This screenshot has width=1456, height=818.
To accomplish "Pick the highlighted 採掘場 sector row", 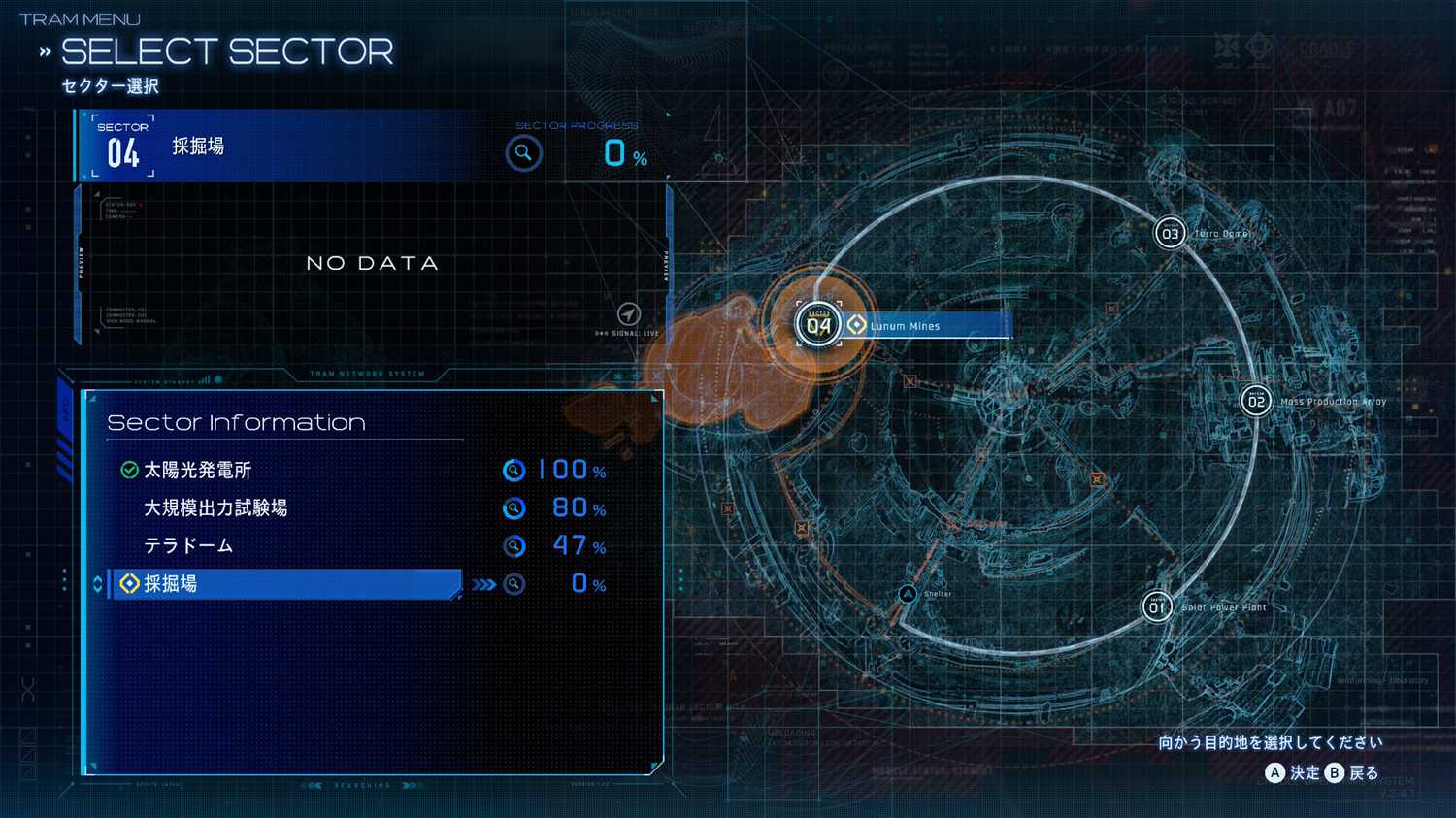I will (287, 584).
